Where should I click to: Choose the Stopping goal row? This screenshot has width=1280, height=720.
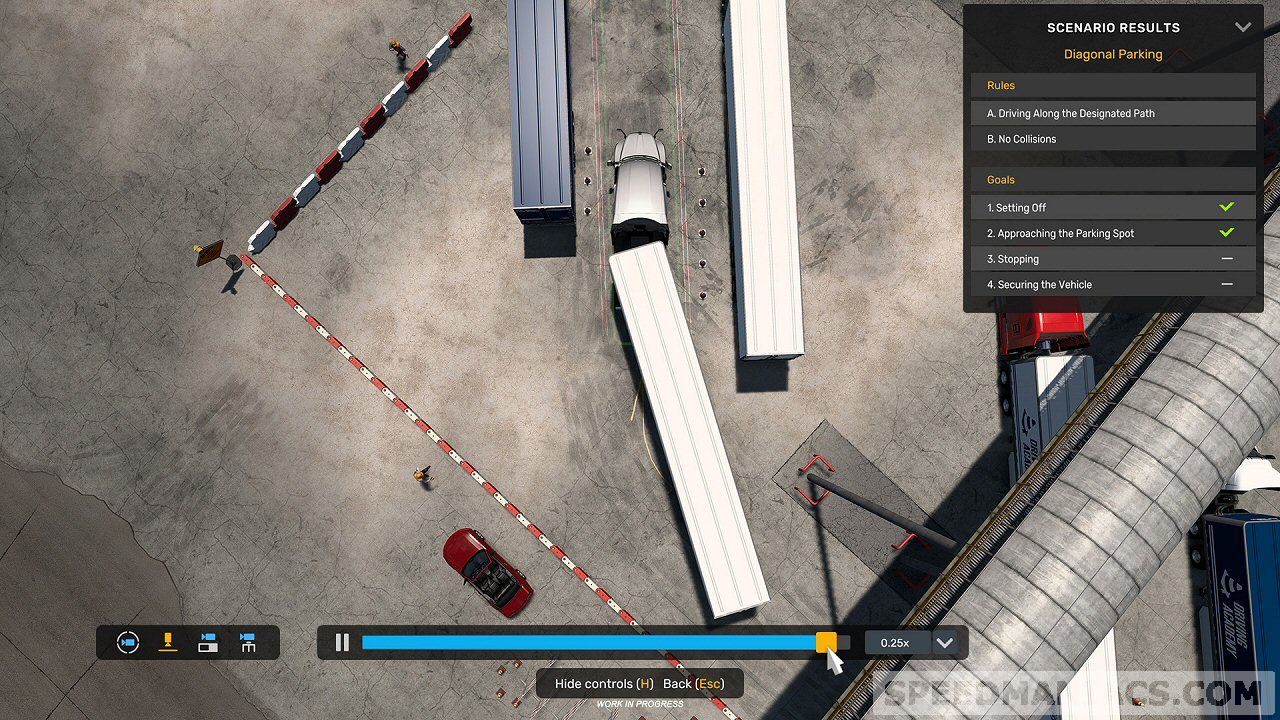pos(1113,259)
